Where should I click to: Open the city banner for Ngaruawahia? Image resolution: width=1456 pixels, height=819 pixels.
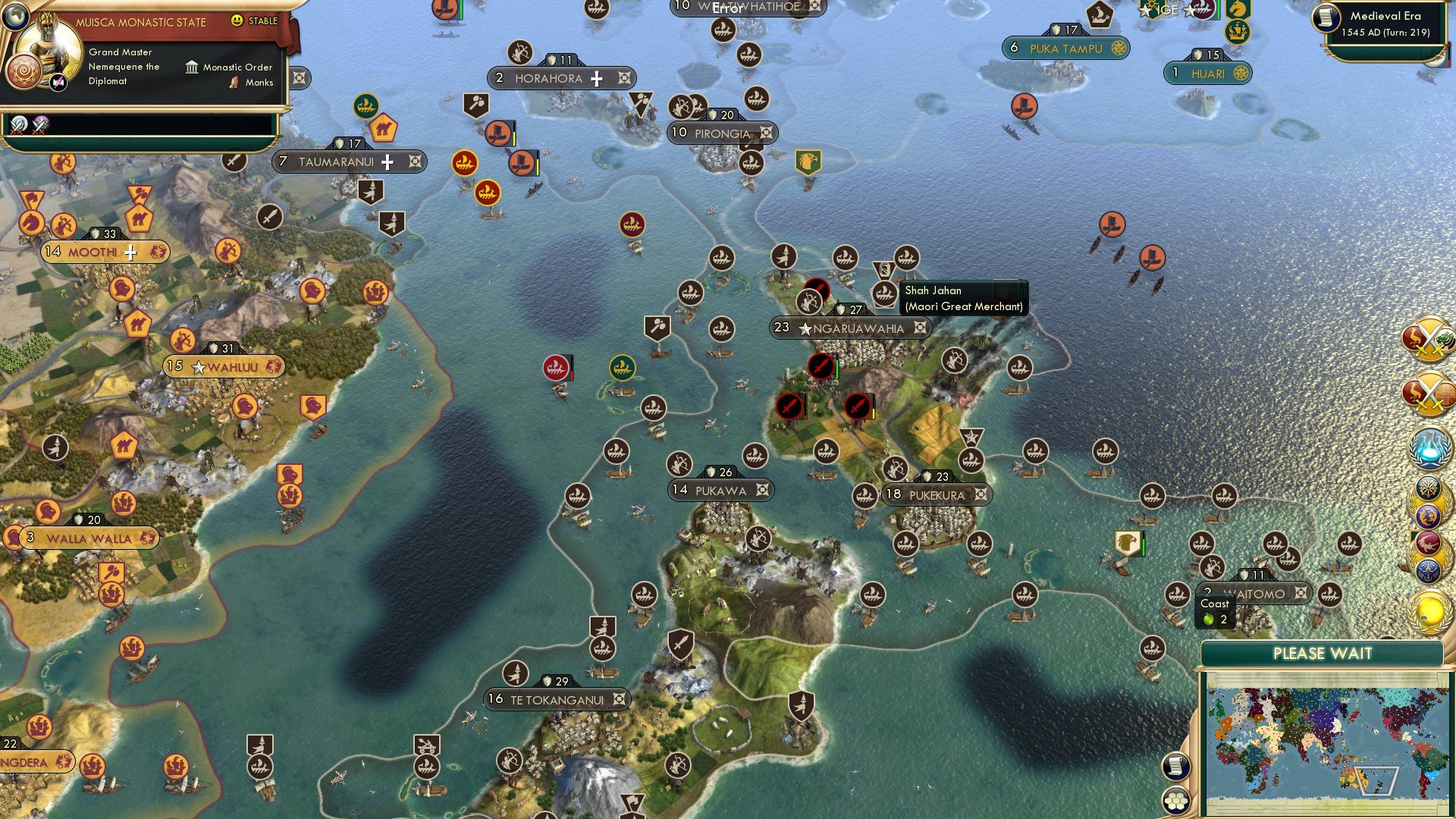point(849,328)
